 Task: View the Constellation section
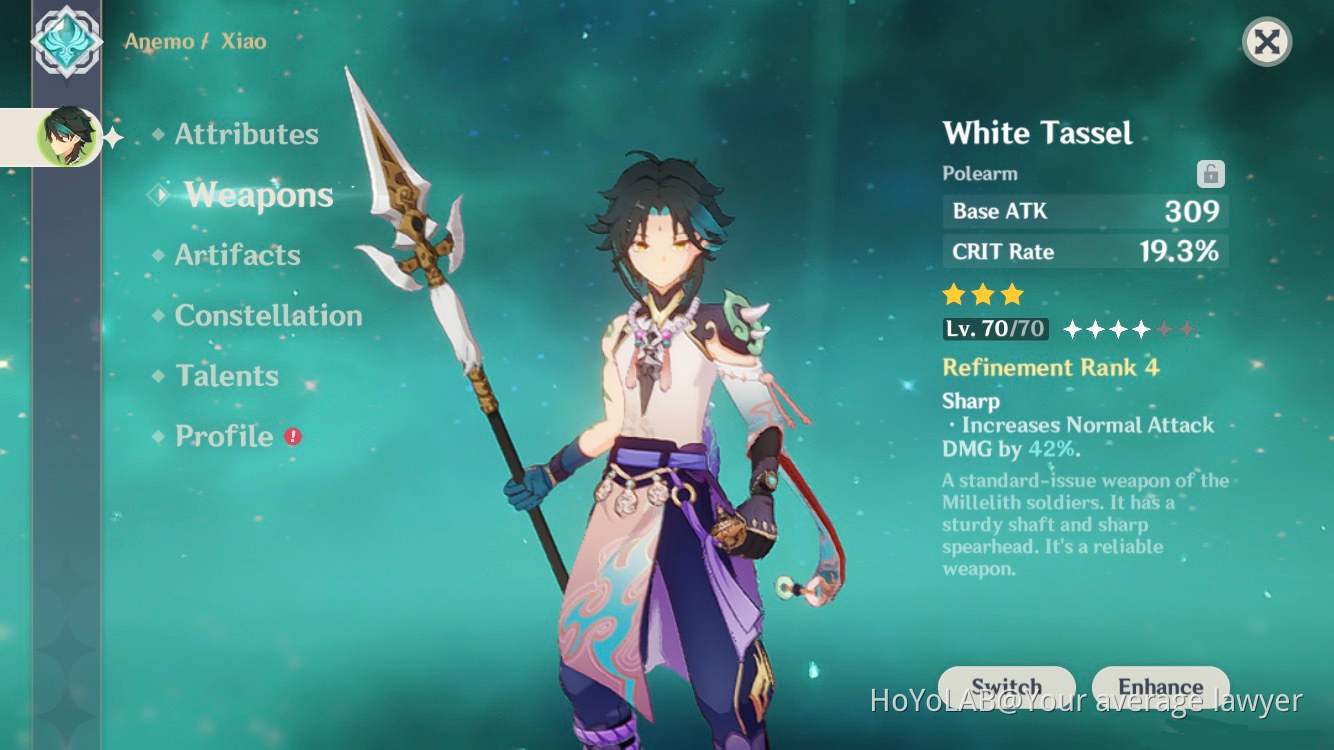coord(268,316)
